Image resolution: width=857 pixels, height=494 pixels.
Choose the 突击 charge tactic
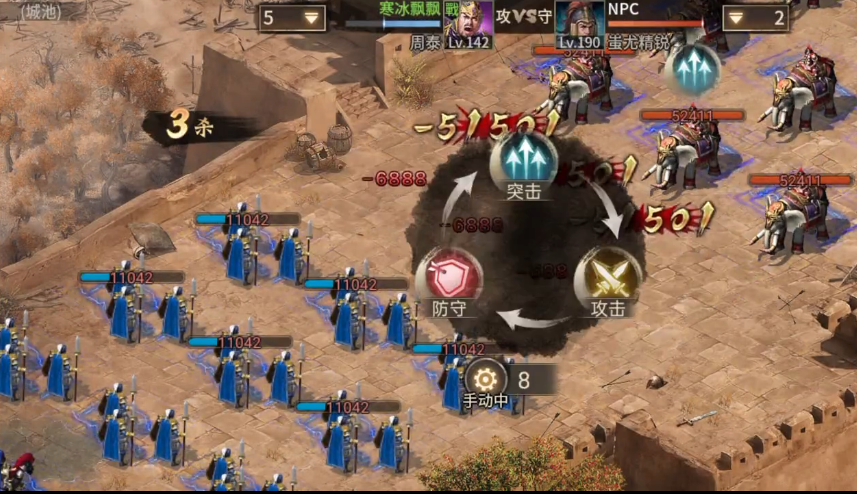pos(523,159)
